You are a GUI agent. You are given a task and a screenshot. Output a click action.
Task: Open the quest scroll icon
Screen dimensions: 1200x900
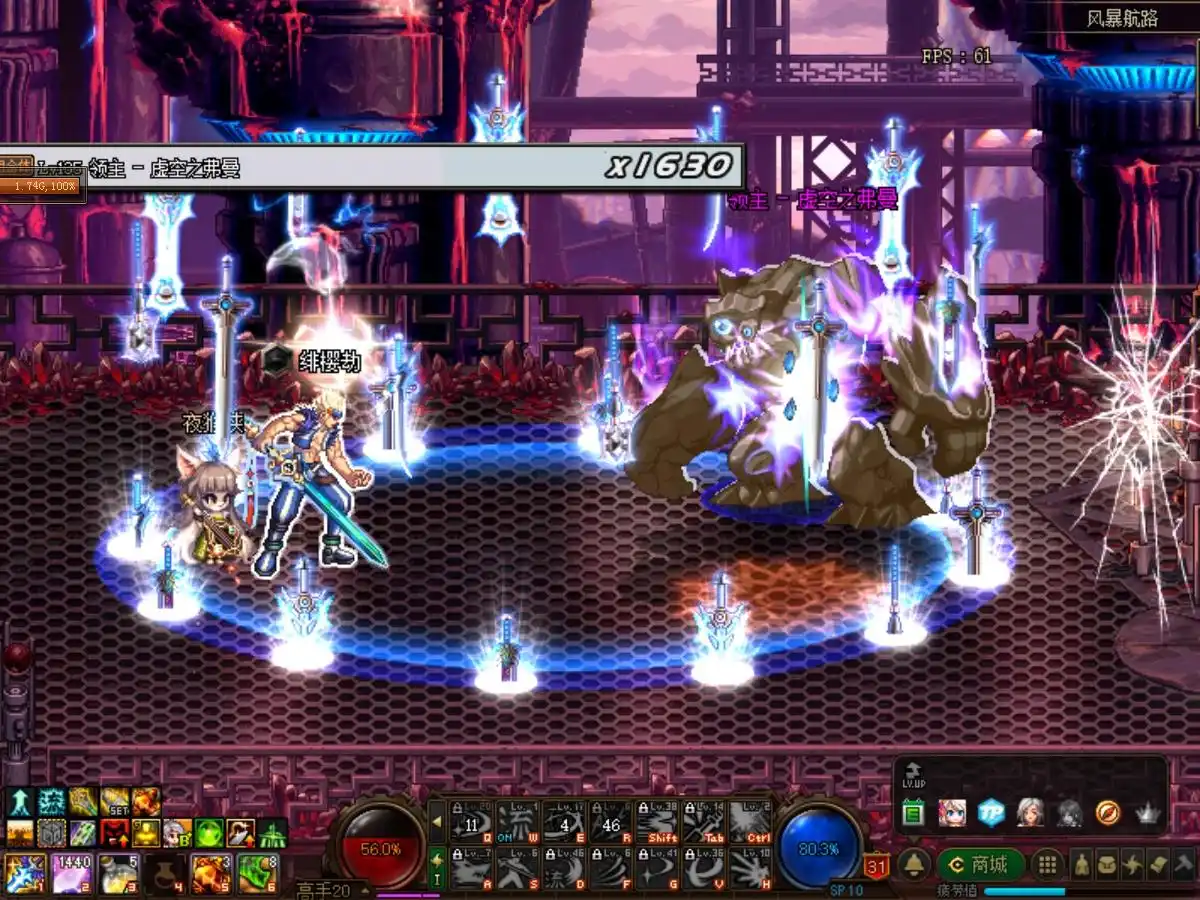[x=1157, y=865]
